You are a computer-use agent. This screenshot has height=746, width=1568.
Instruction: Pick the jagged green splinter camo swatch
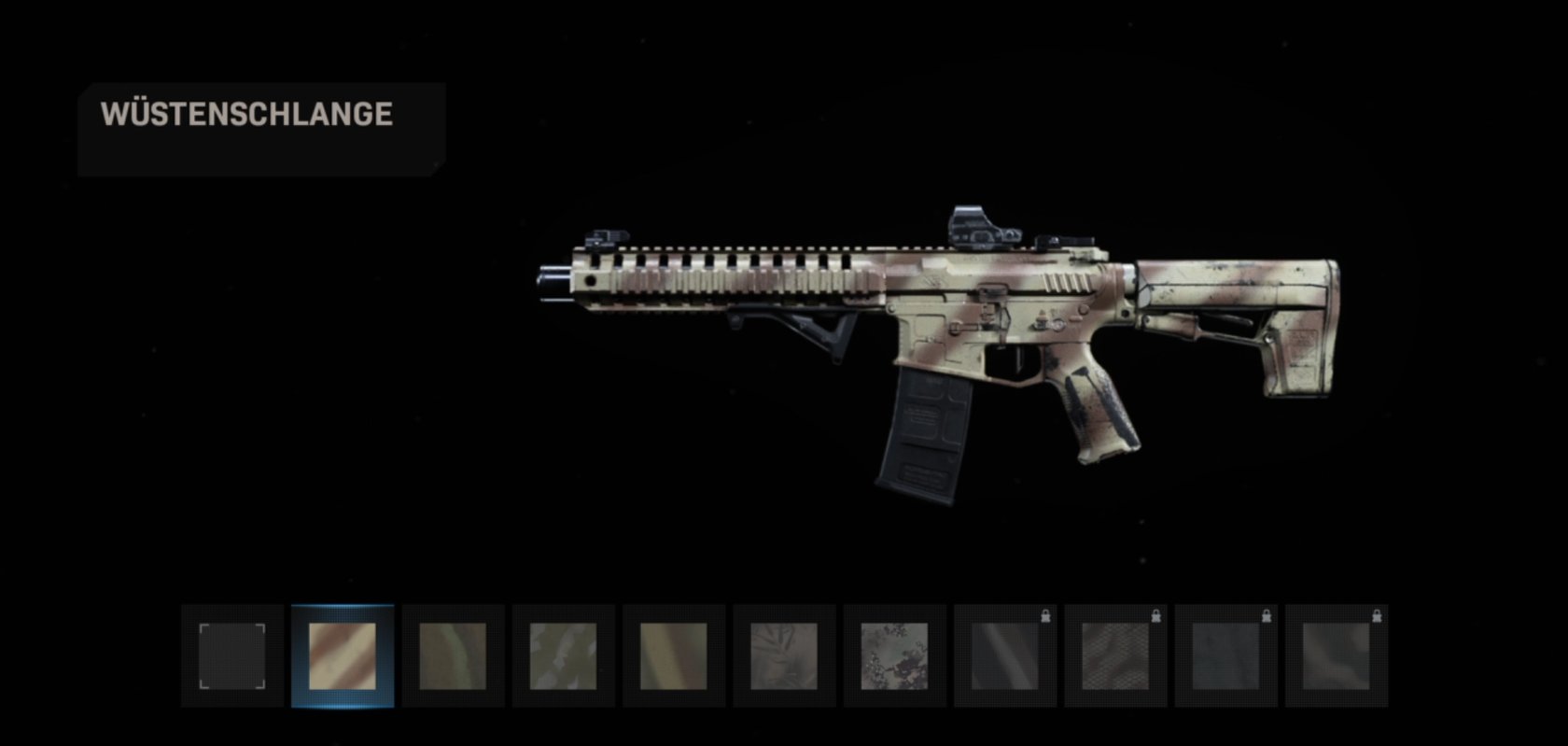[563, 655]
